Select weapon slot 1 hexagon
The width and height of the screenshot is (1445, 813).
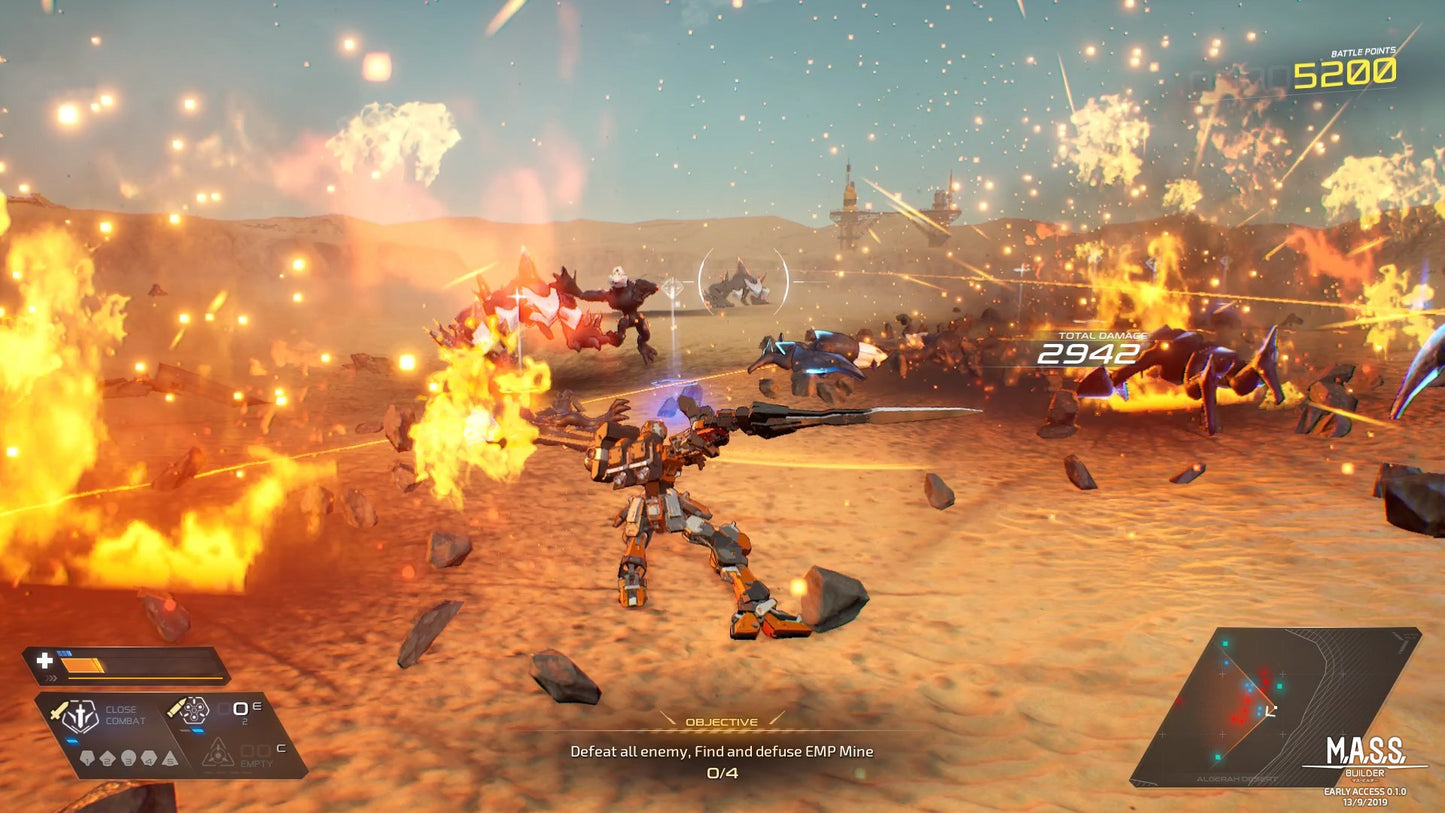[x=87, y=757]
